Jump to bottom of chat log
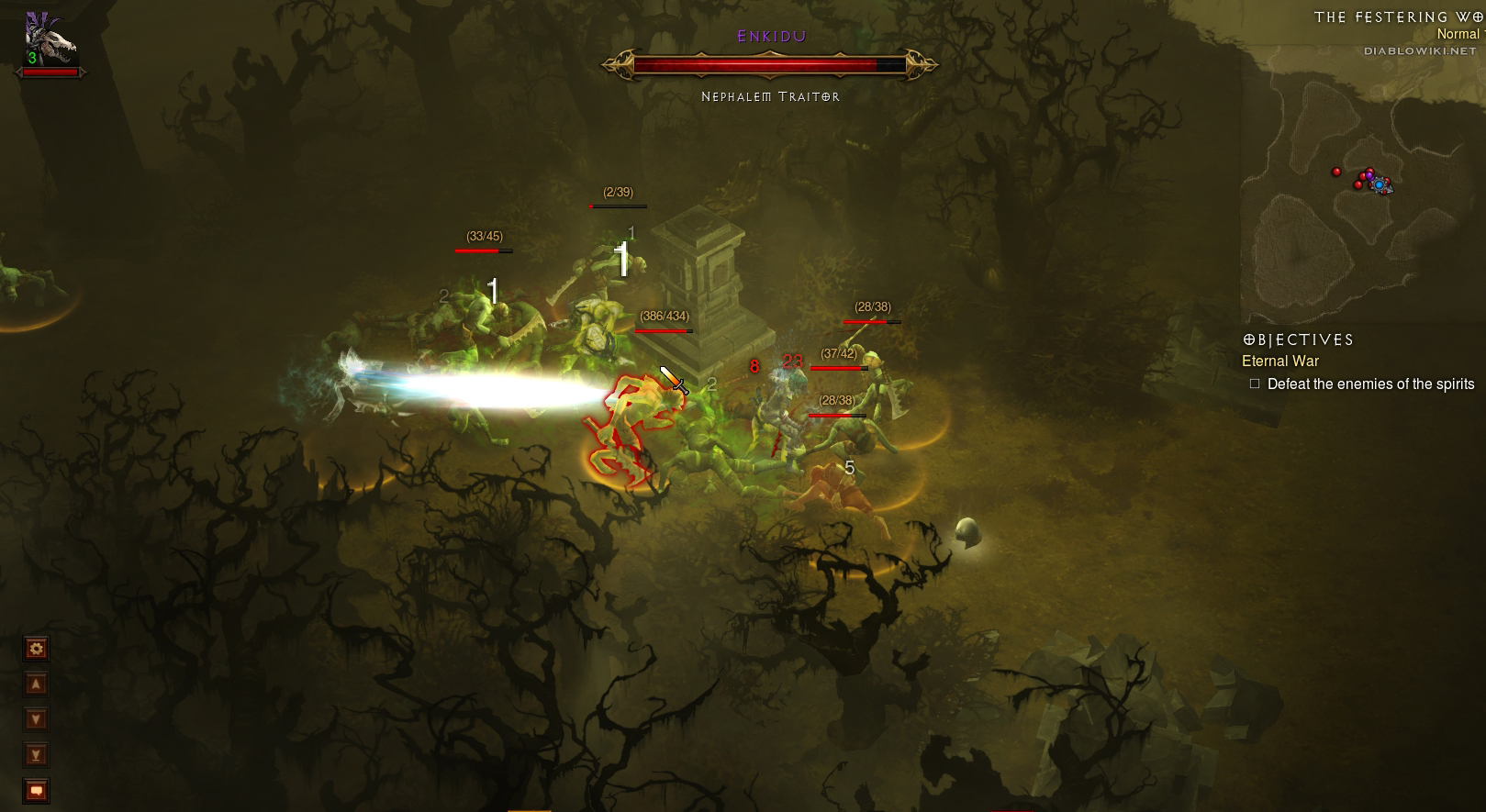Image resolution: width=1486 pixels, height=812 pixels. point(36,755)
